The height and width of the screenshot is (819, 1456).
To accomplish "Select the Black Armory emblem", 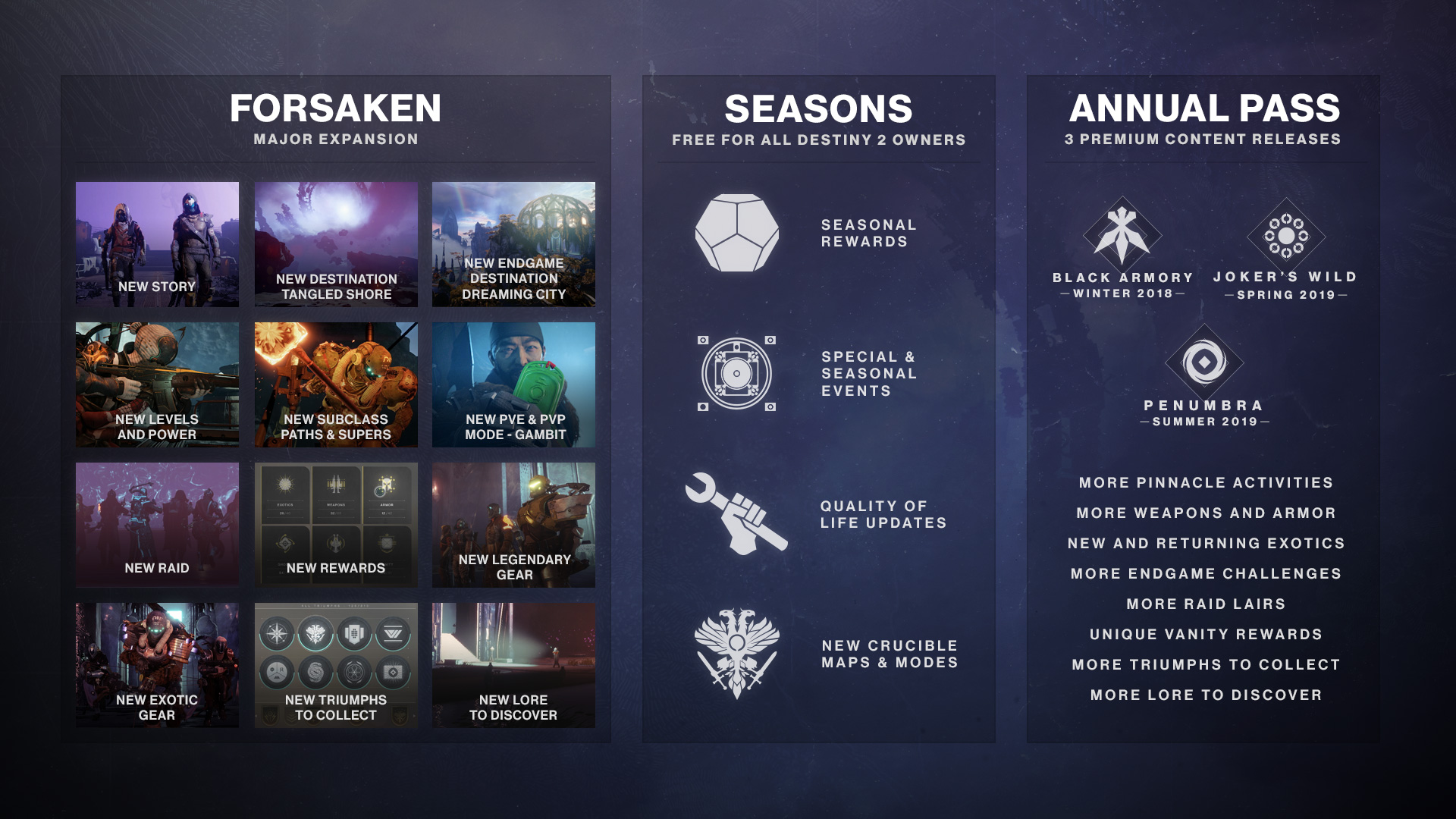I will pos(1122,235).
